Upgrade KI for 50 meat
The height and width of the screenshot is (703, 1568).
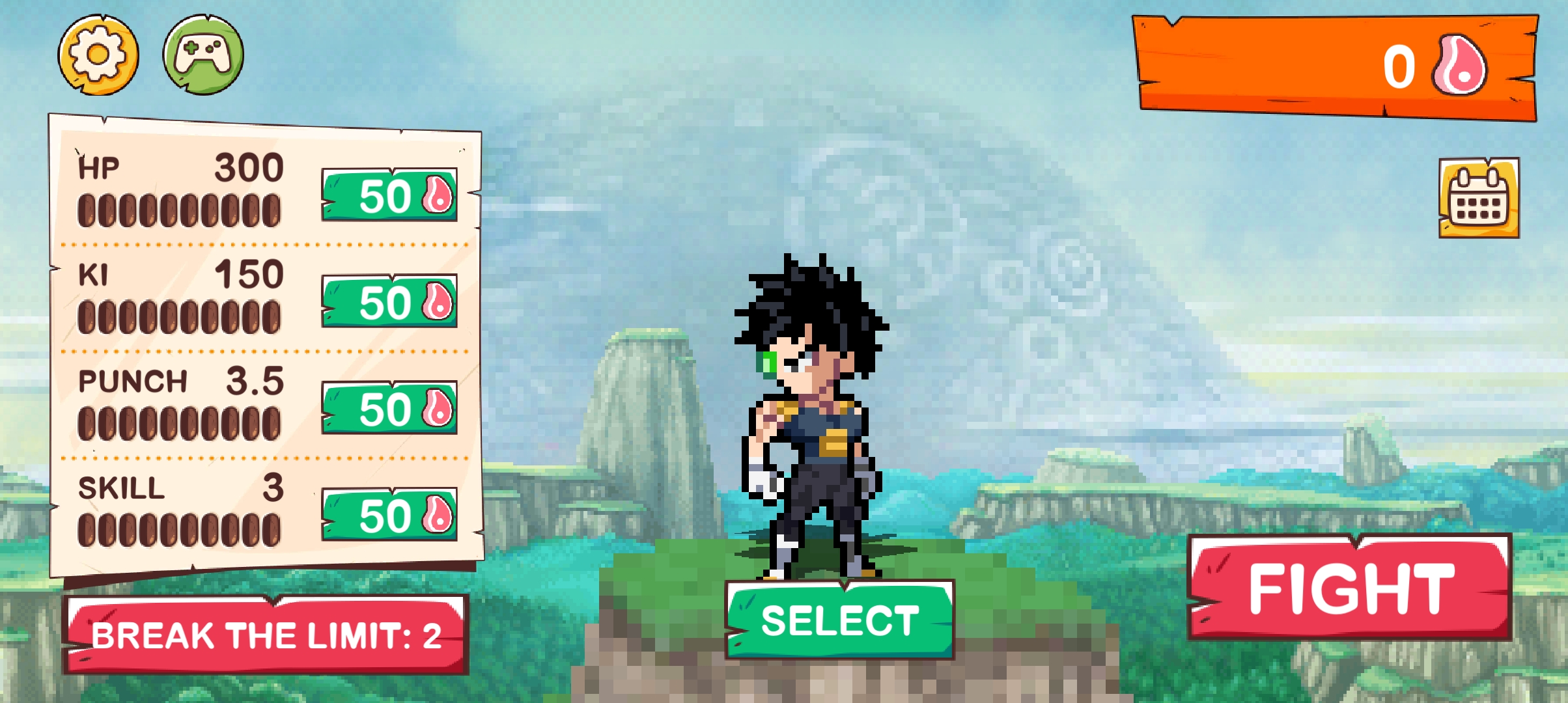click(x=389, y=301)
